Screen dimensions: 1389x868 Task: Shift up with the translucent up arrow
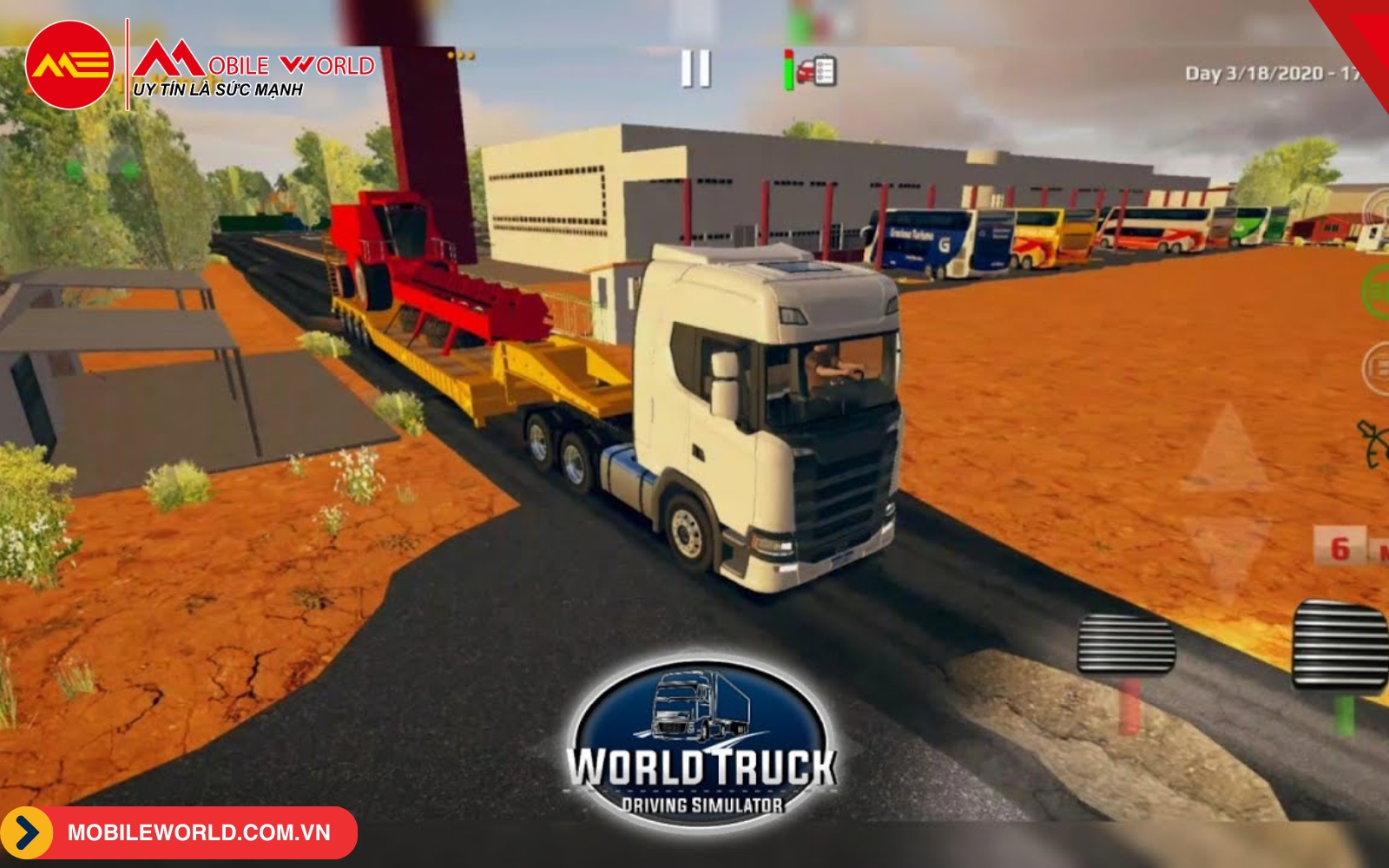click(x=1226, y=451)
